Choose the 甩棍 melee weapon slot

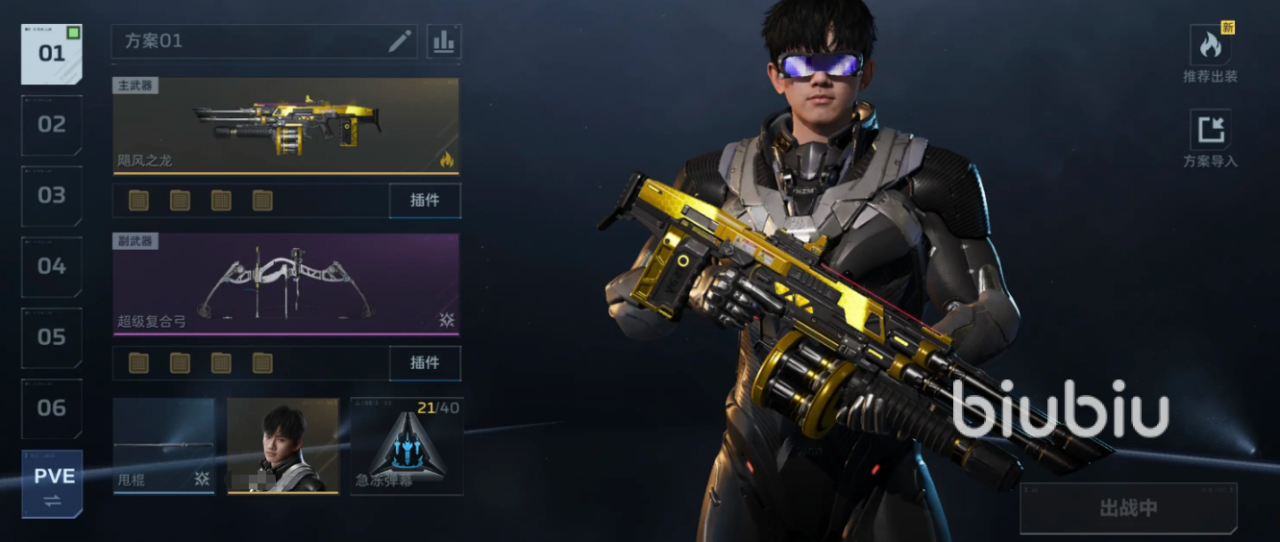coord(163,446)
